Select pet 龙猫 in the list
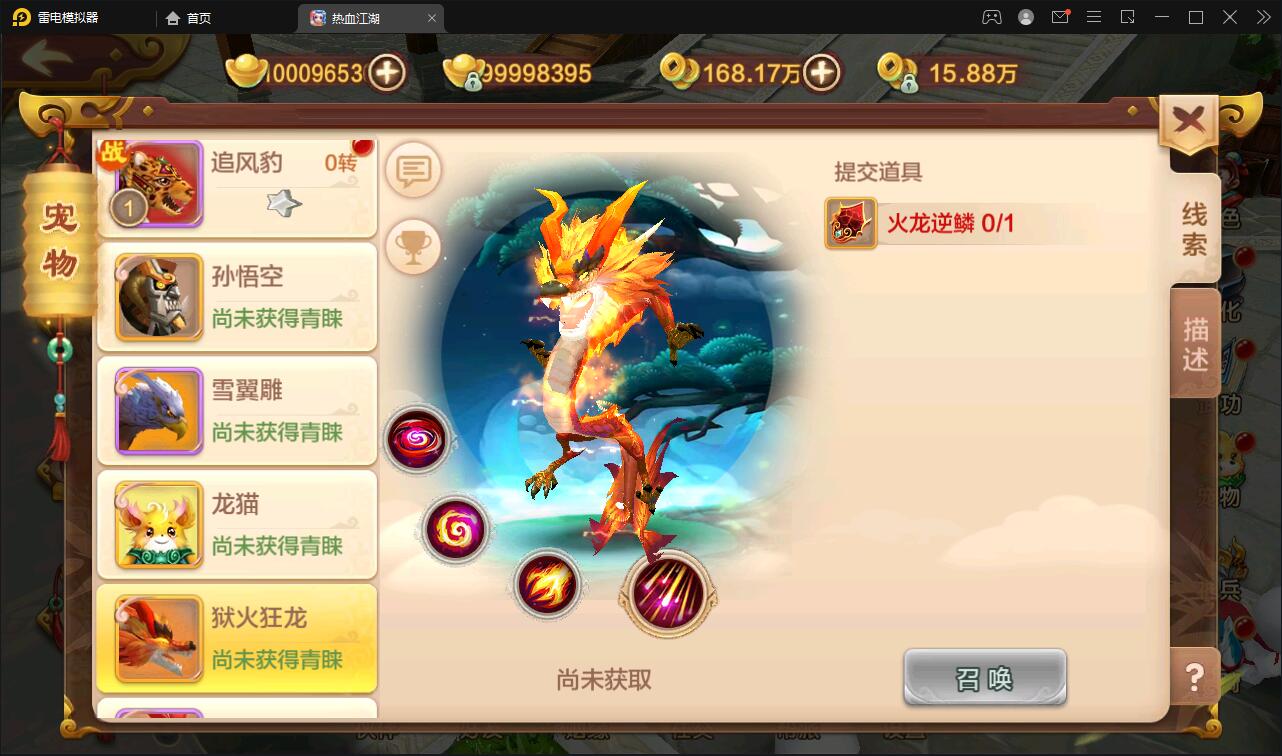Screen dimensions: 1282x756 pos(237,524)
